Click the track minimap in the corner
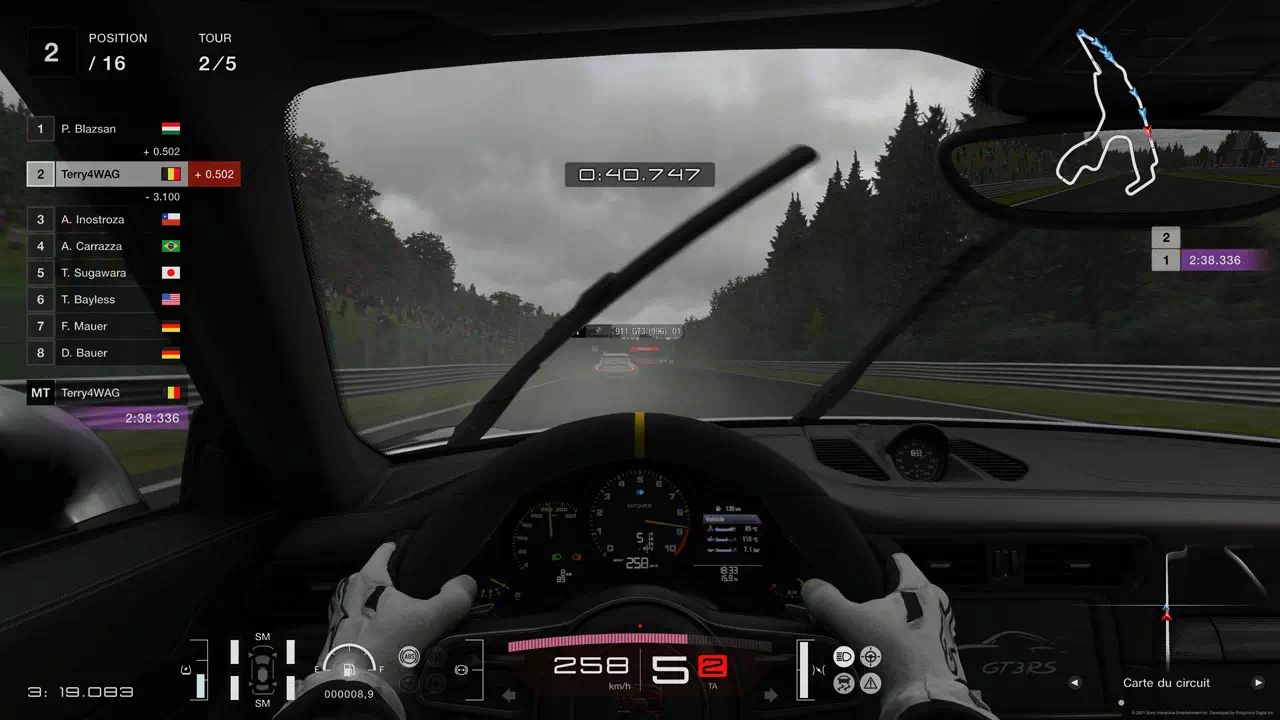The image size is (1280, 720). click(x=1109, y=115)
